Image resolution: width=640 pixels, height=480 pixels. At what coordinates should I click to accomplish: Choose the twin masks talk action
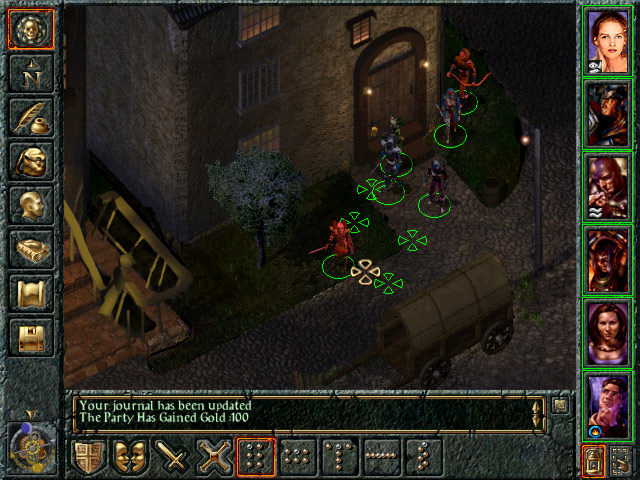click(131, 458)
